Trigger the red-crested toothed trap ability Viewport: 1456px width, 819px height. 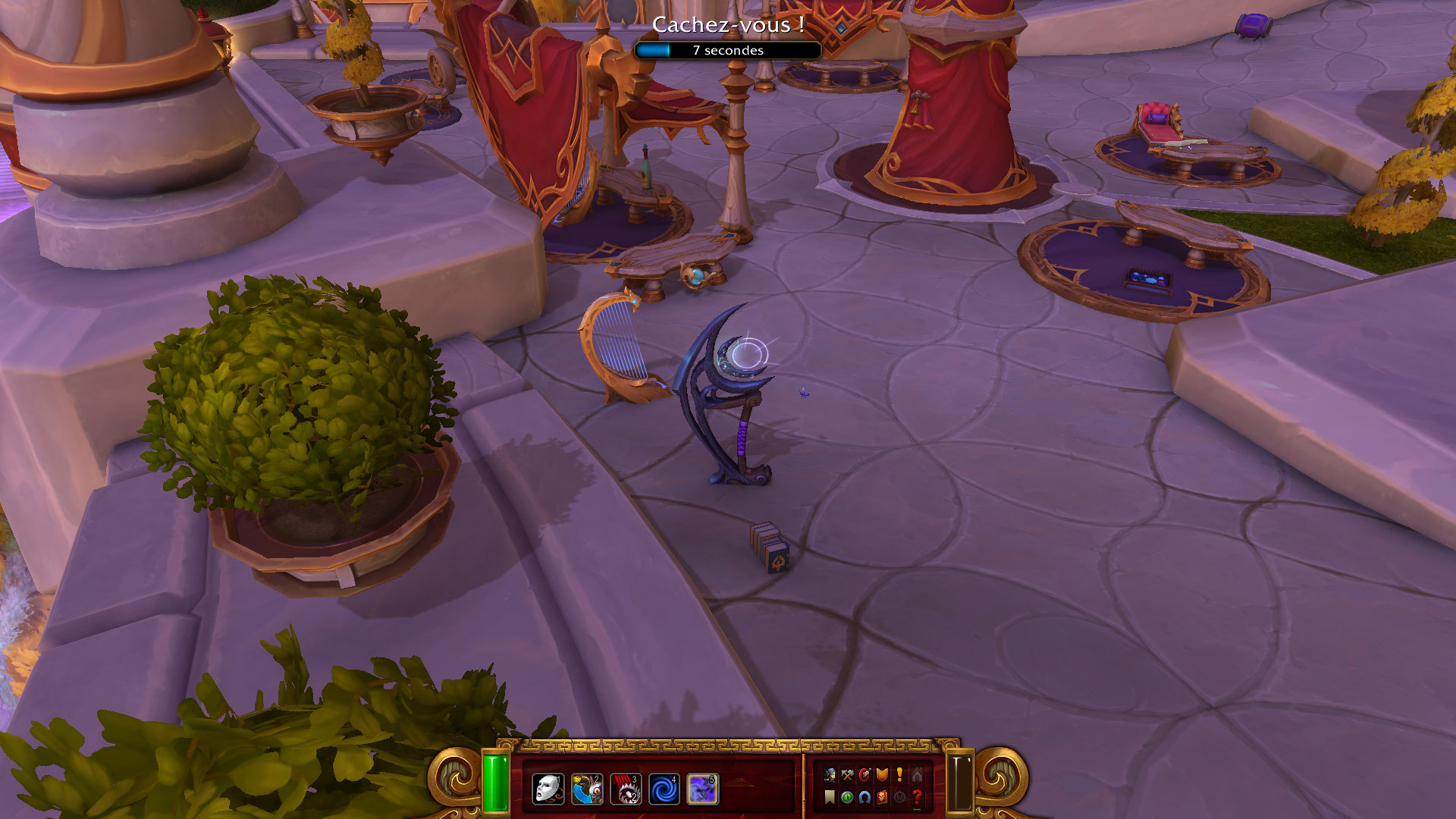point(626,789)
